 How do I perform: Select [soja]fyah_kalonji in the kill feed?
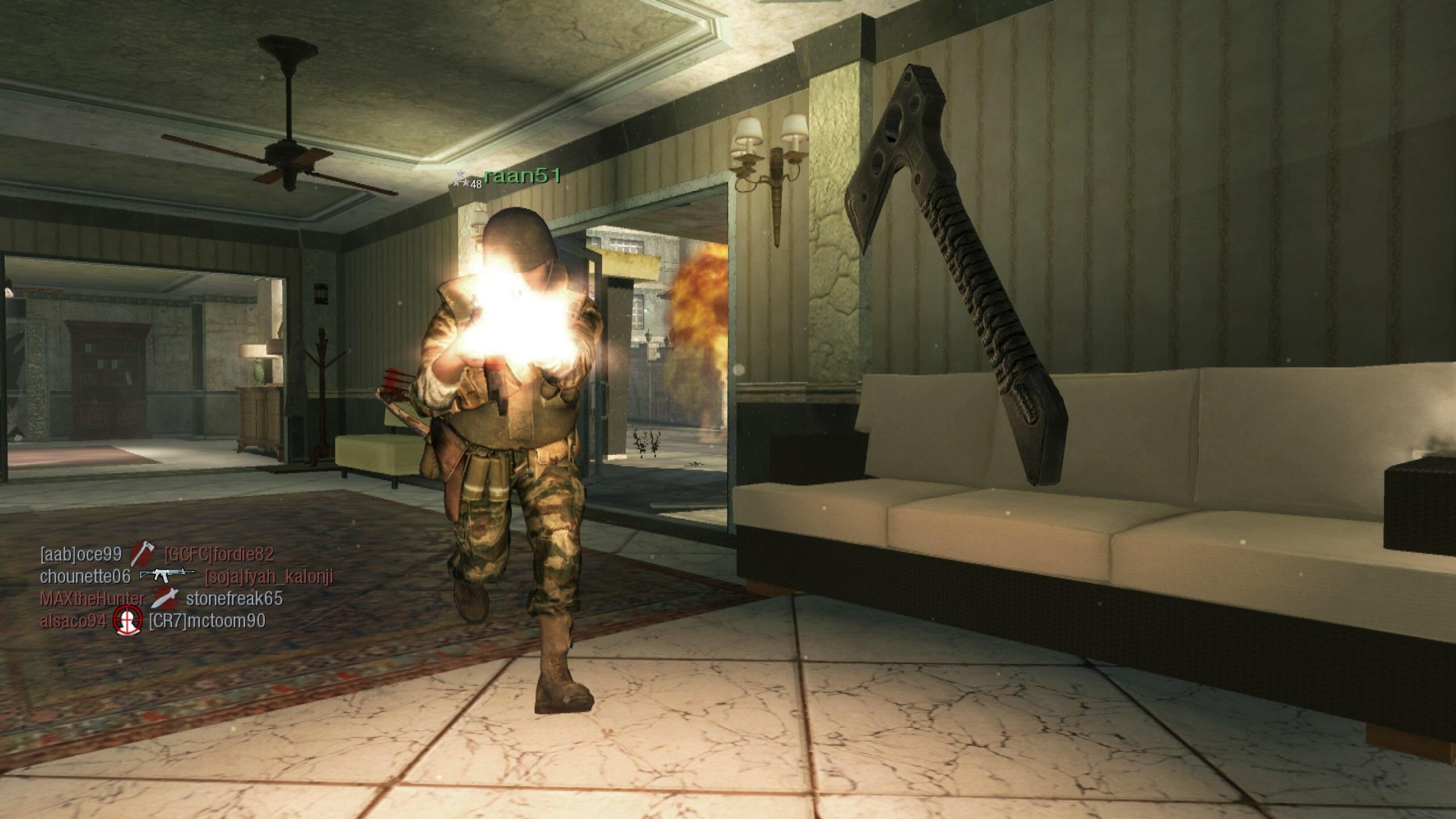tap(269, 577)
